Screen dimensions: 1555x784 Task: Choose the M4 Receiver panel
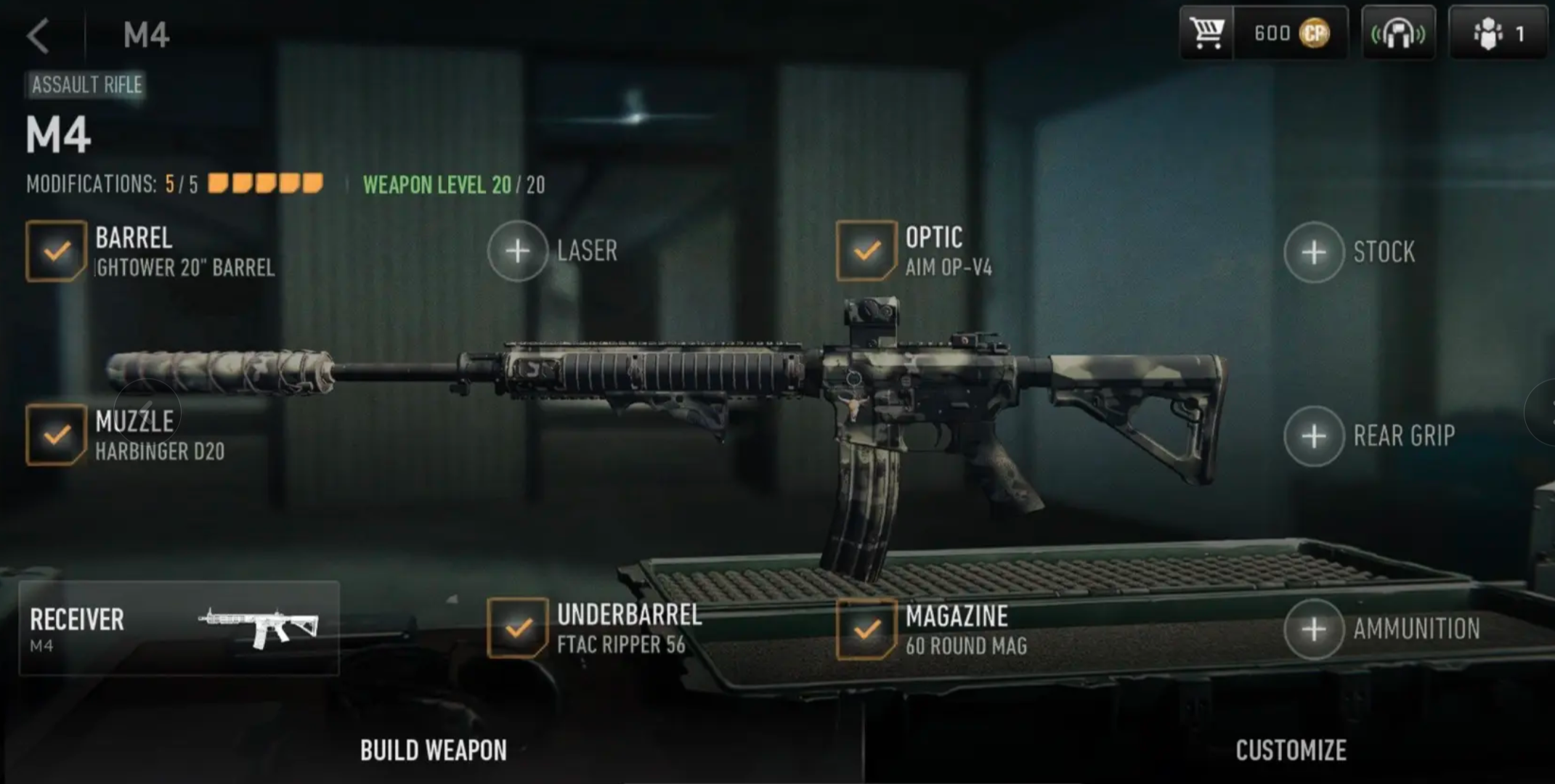179,629
